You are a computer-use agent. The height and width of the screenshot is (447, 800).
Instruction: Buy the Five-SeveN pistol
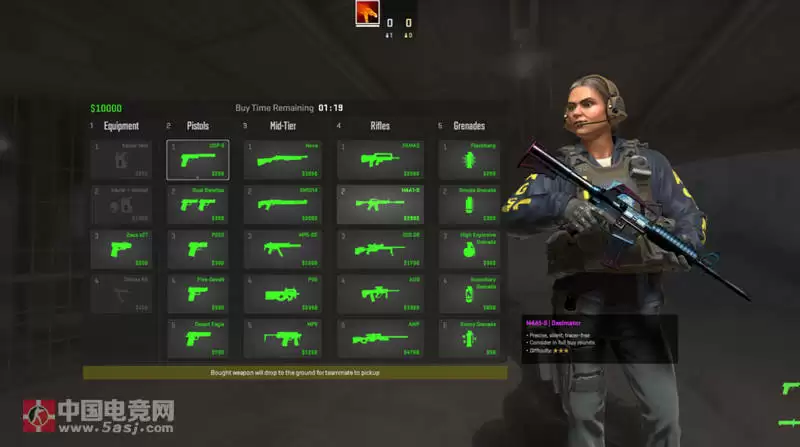click(x=197, y=294)
